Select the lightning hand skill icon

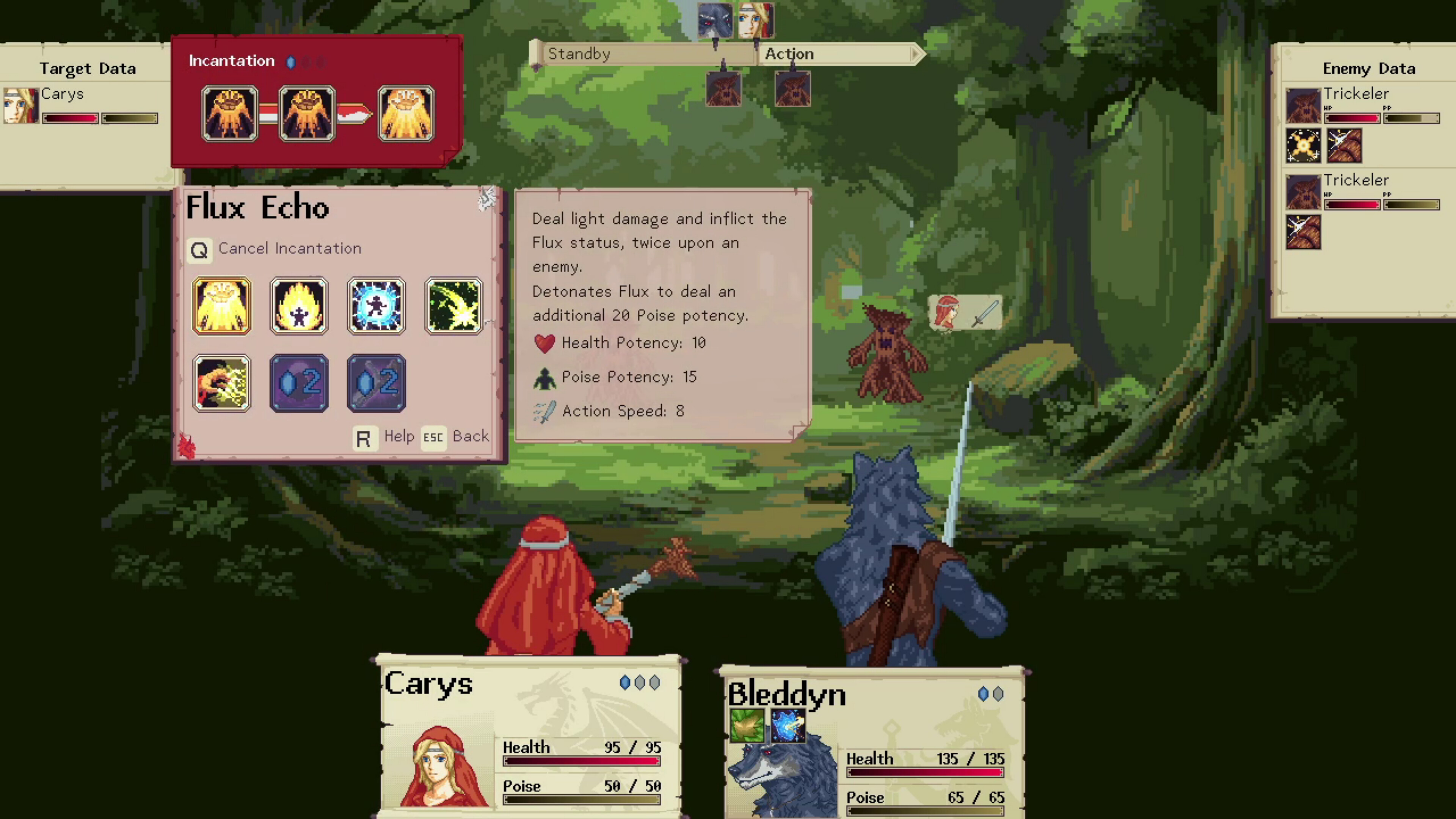[221, 383]
